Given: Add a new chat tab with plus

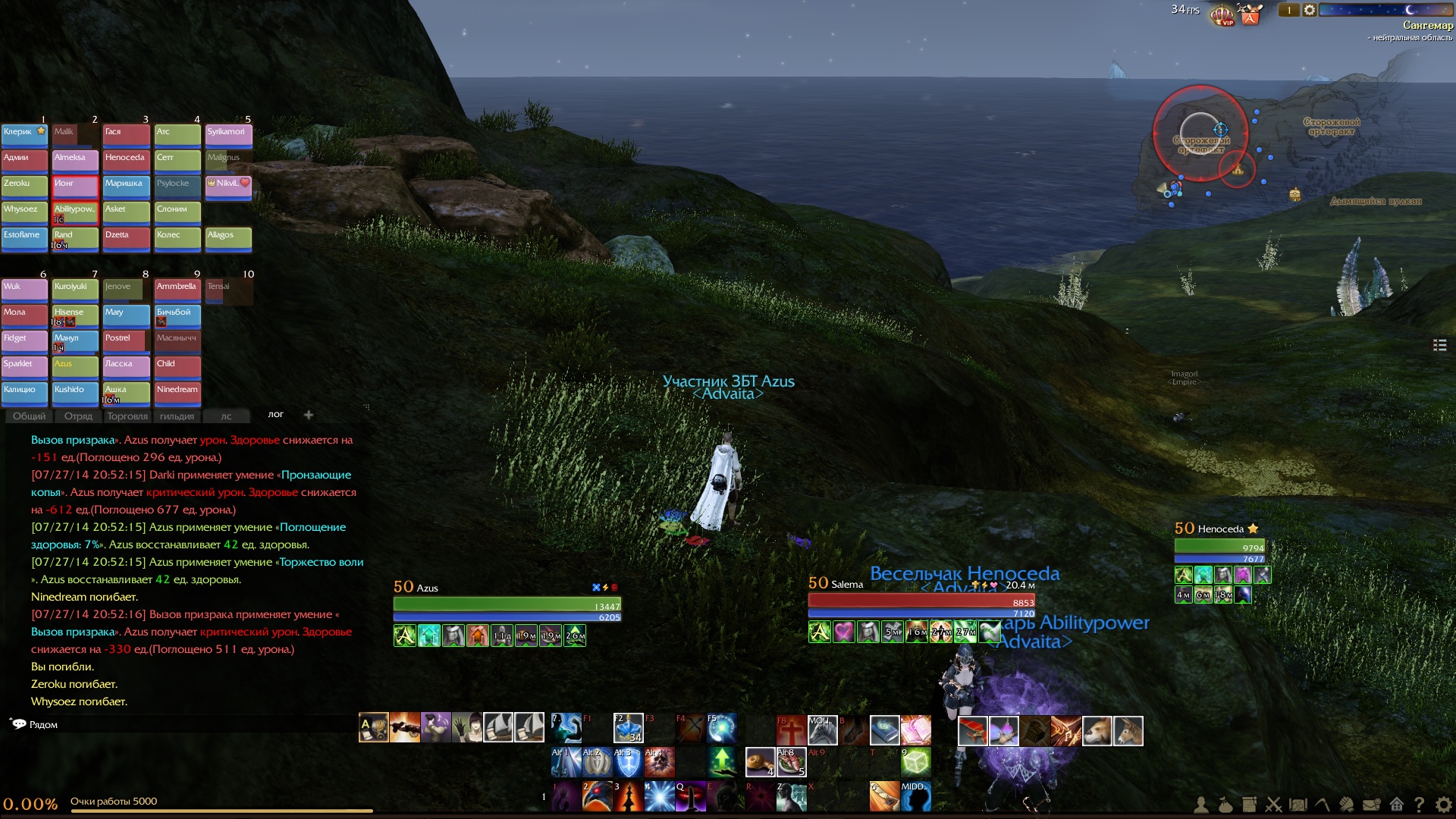Looking at the screenshot, I should coord(309,414).
